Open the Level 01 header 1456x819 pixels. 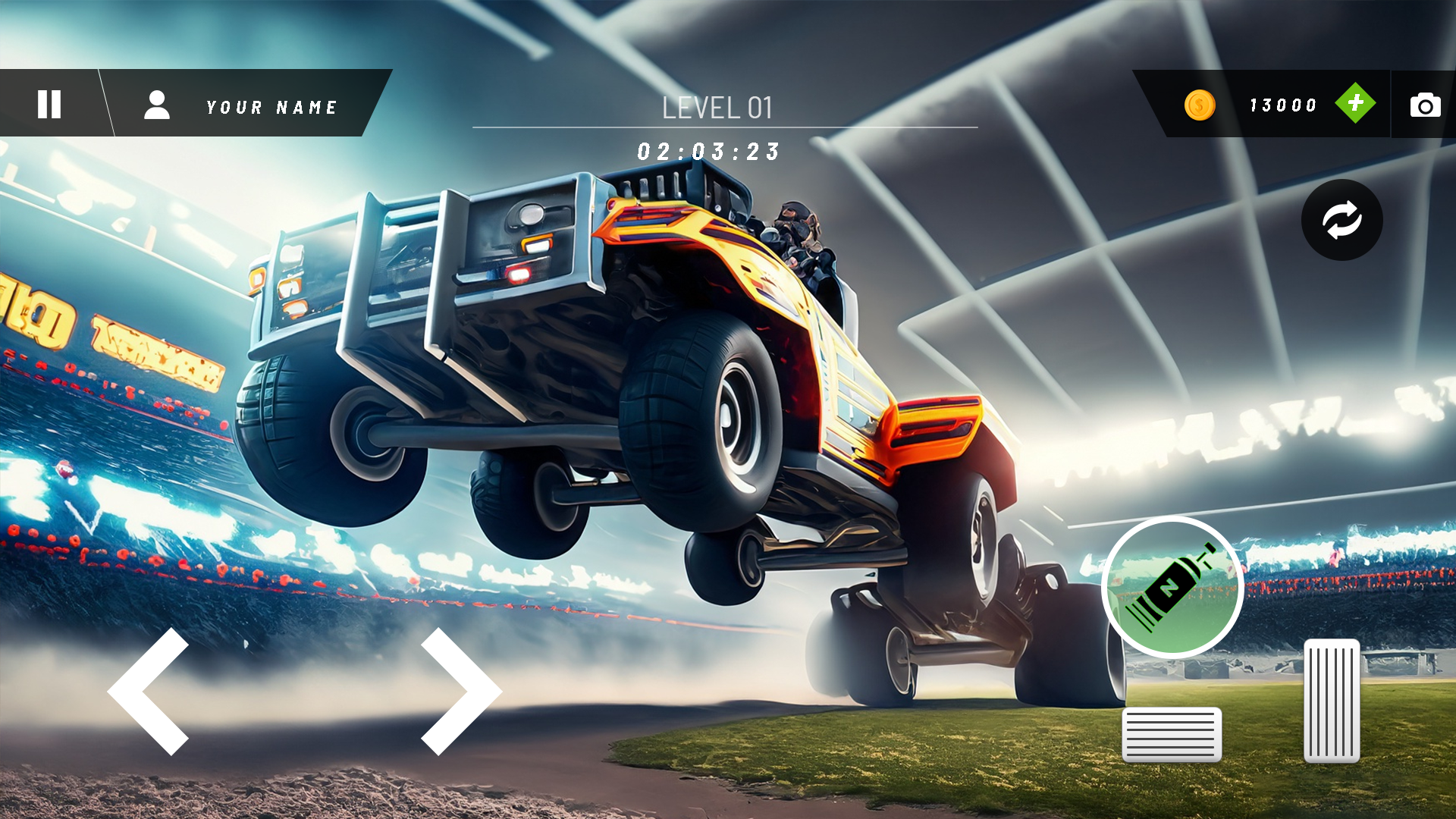pyautogui.click(x=717, y=108)
